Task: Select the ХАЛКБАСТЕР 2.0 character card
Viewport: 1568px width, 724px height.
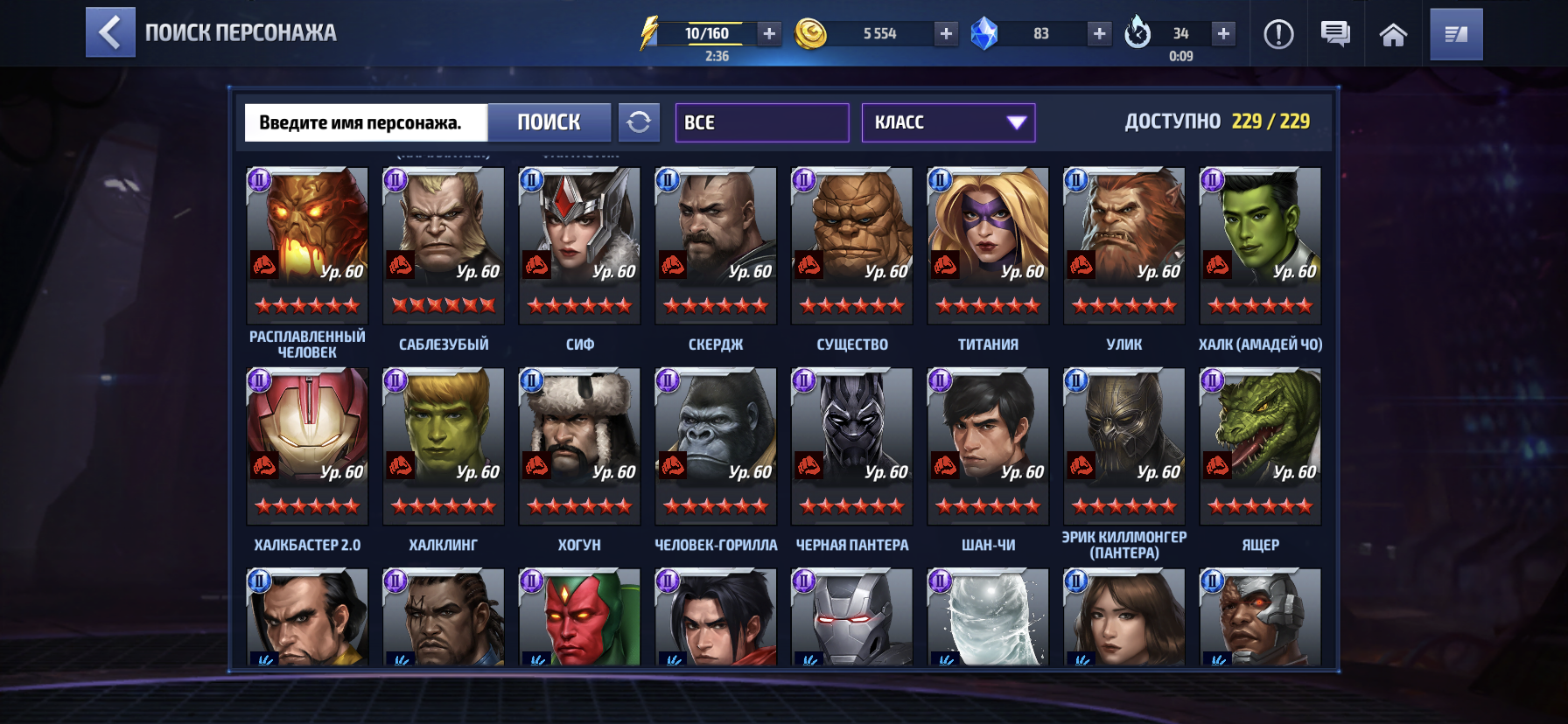Action: pos(306,446)
